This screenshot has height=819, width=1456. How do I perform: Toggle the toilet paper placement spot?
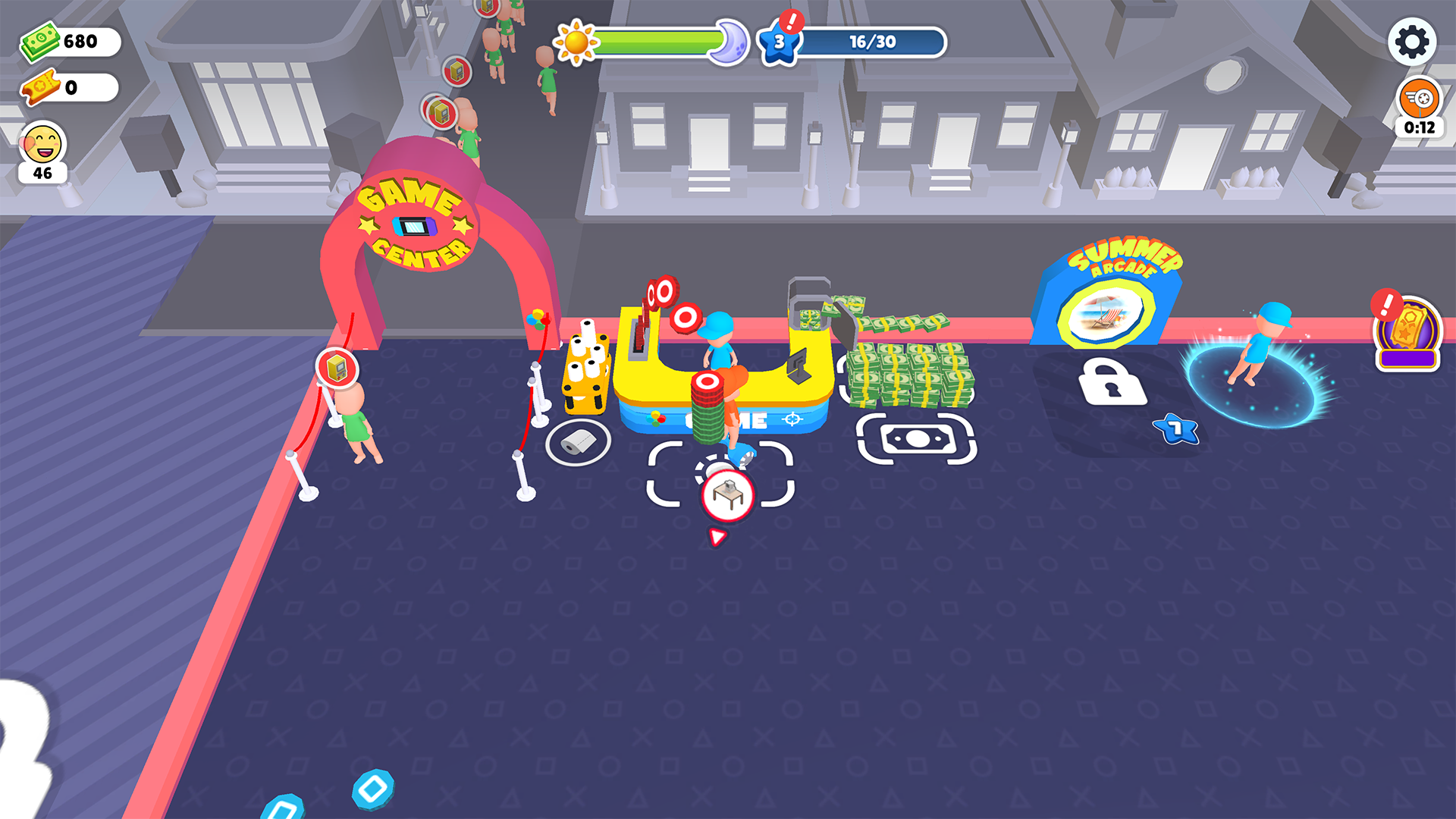(x=577, y=442)
